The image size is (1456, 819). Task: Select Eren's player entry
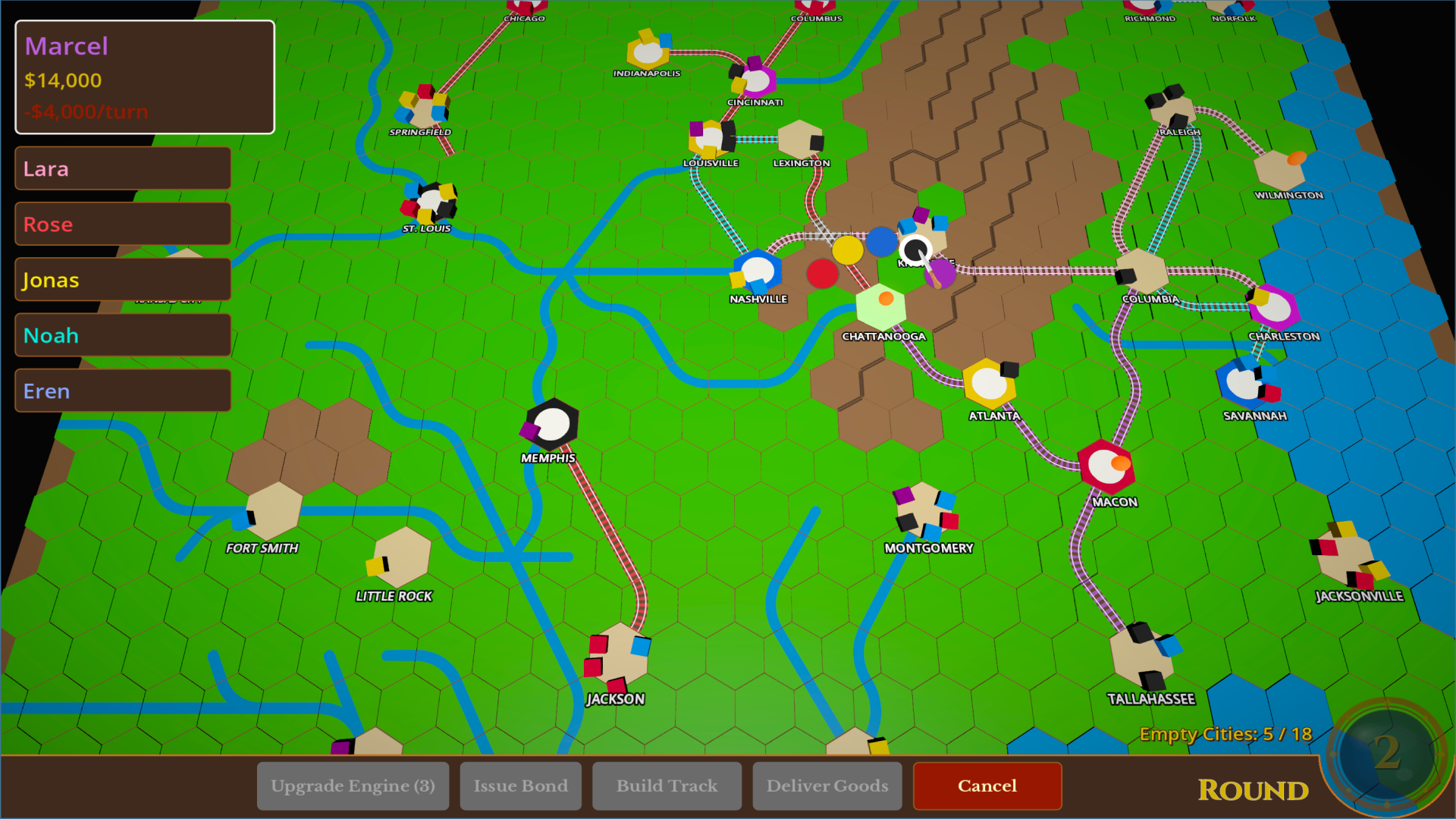123,391
